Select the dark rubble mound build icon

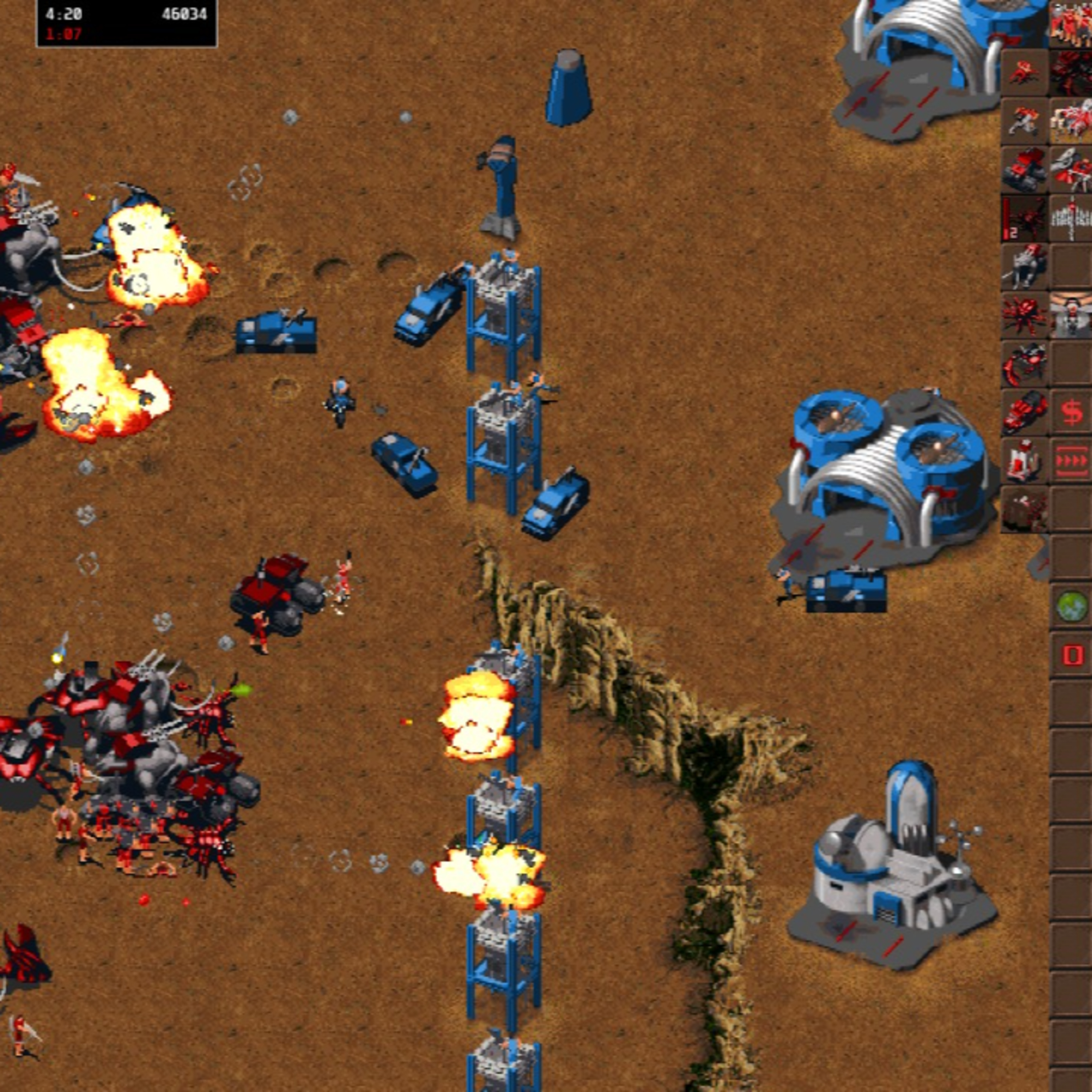(1024, 509)
